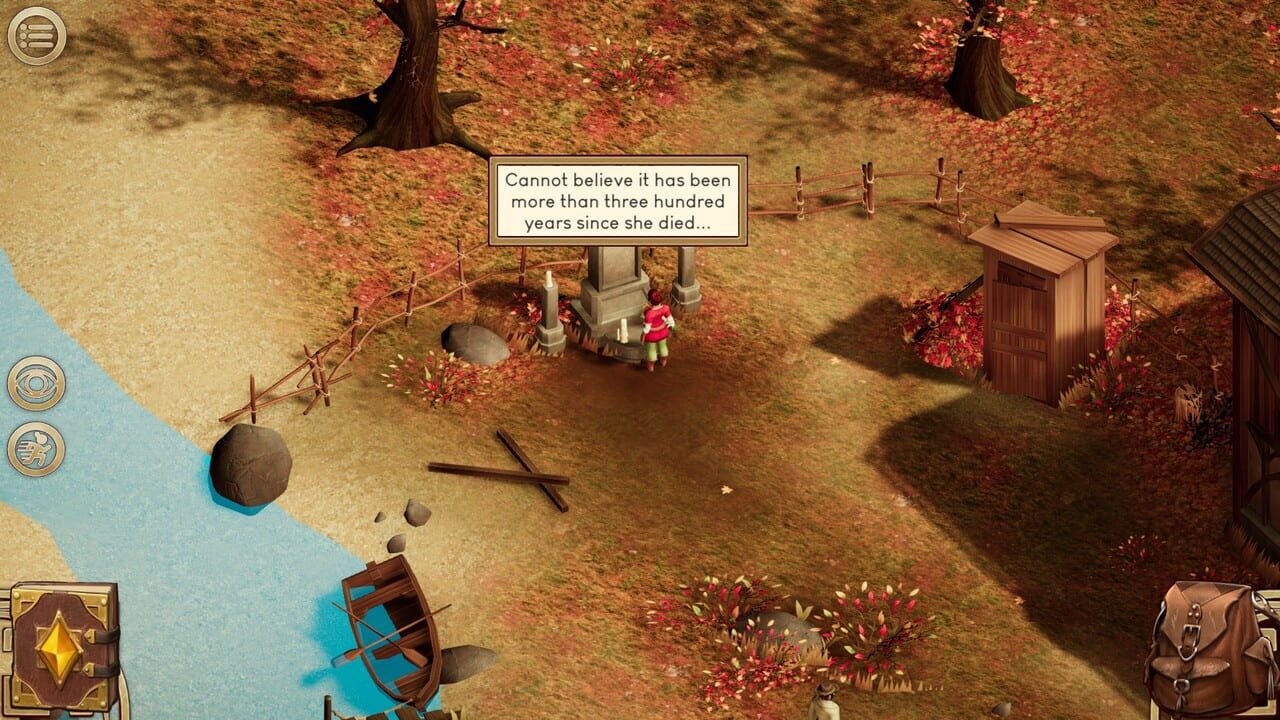Click the buckle on the backpack
This screenshot has width=1280, height=720.
[x=1192, y=638]
